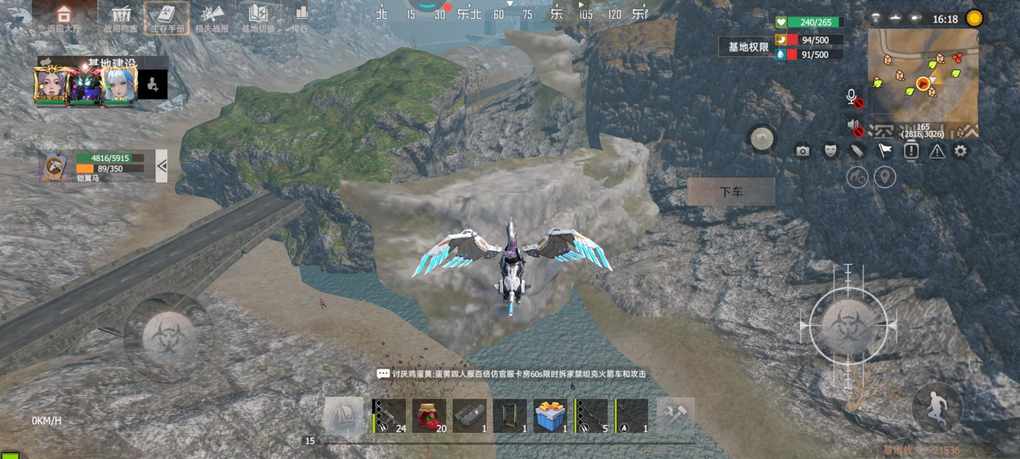
Task: Open the chat message bar
Action: (510, 373)
